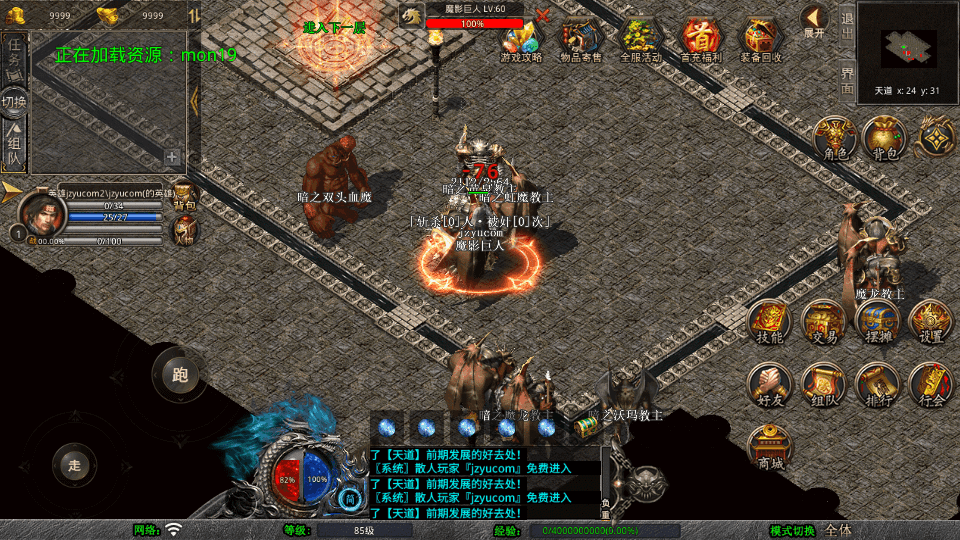
Task: Open the 商城 shop mall
Action: [769, 446]
